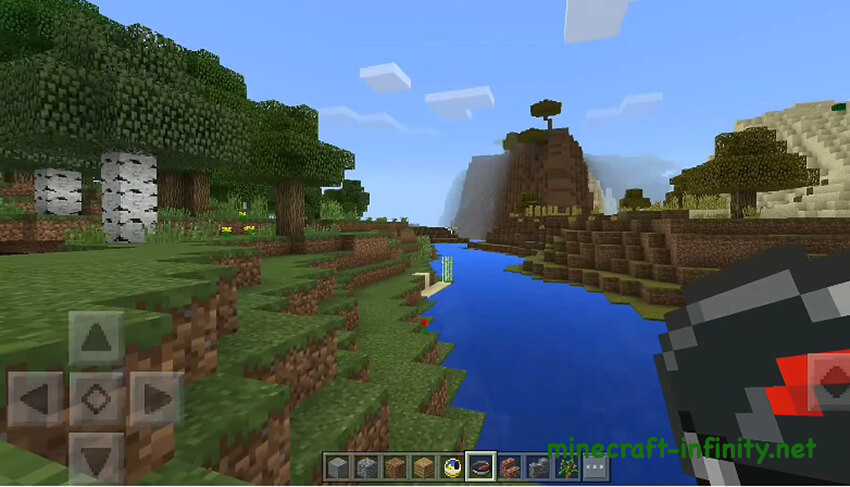The image size is (850, 487).
Task: Open the inventory with the three-dots button
Action: pos(596,466)
